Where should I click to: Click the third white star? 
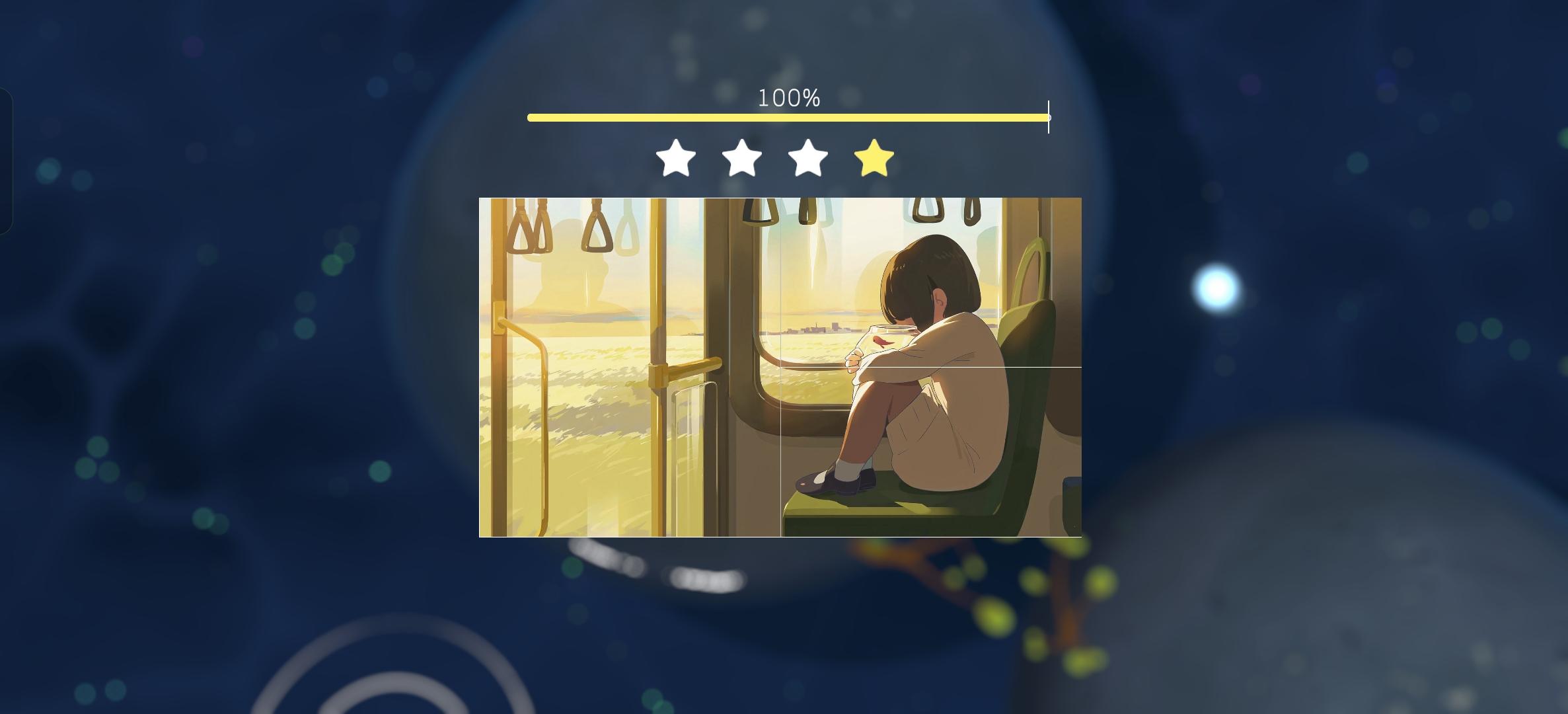click(807, 159)
